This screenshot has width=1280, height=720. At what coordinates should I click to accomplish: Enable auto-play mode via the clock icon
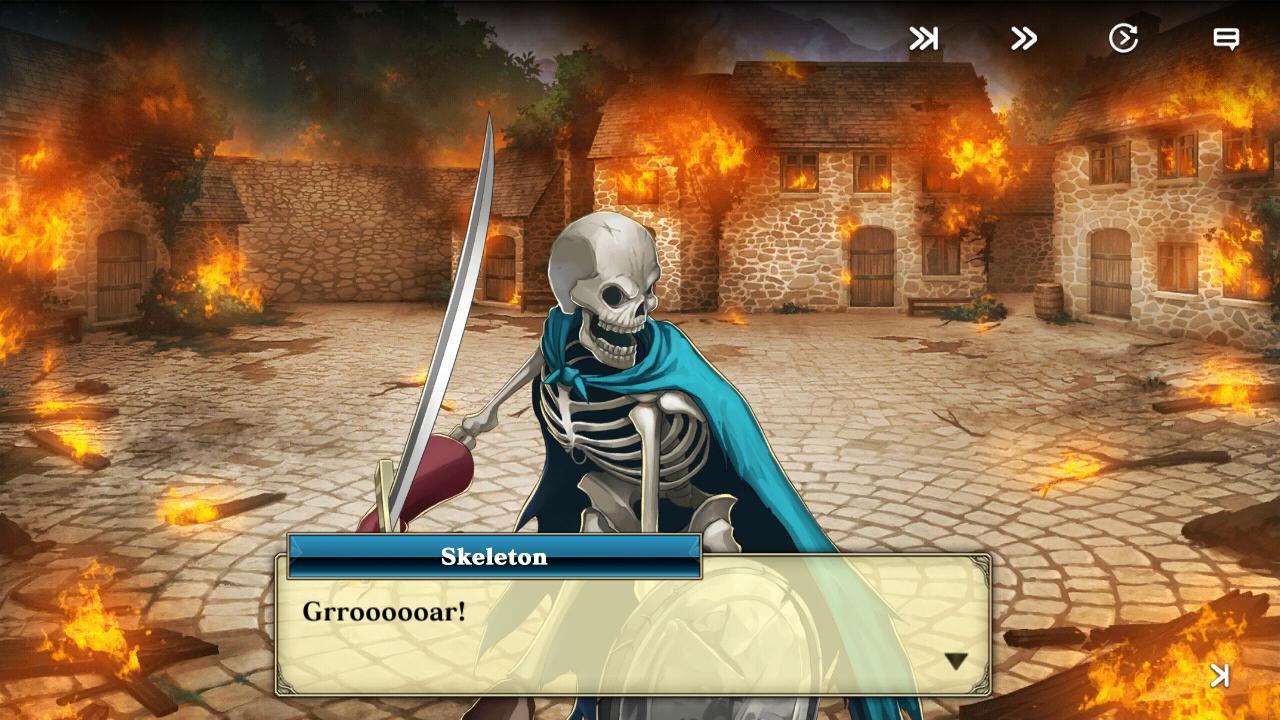click(1124, 38)
